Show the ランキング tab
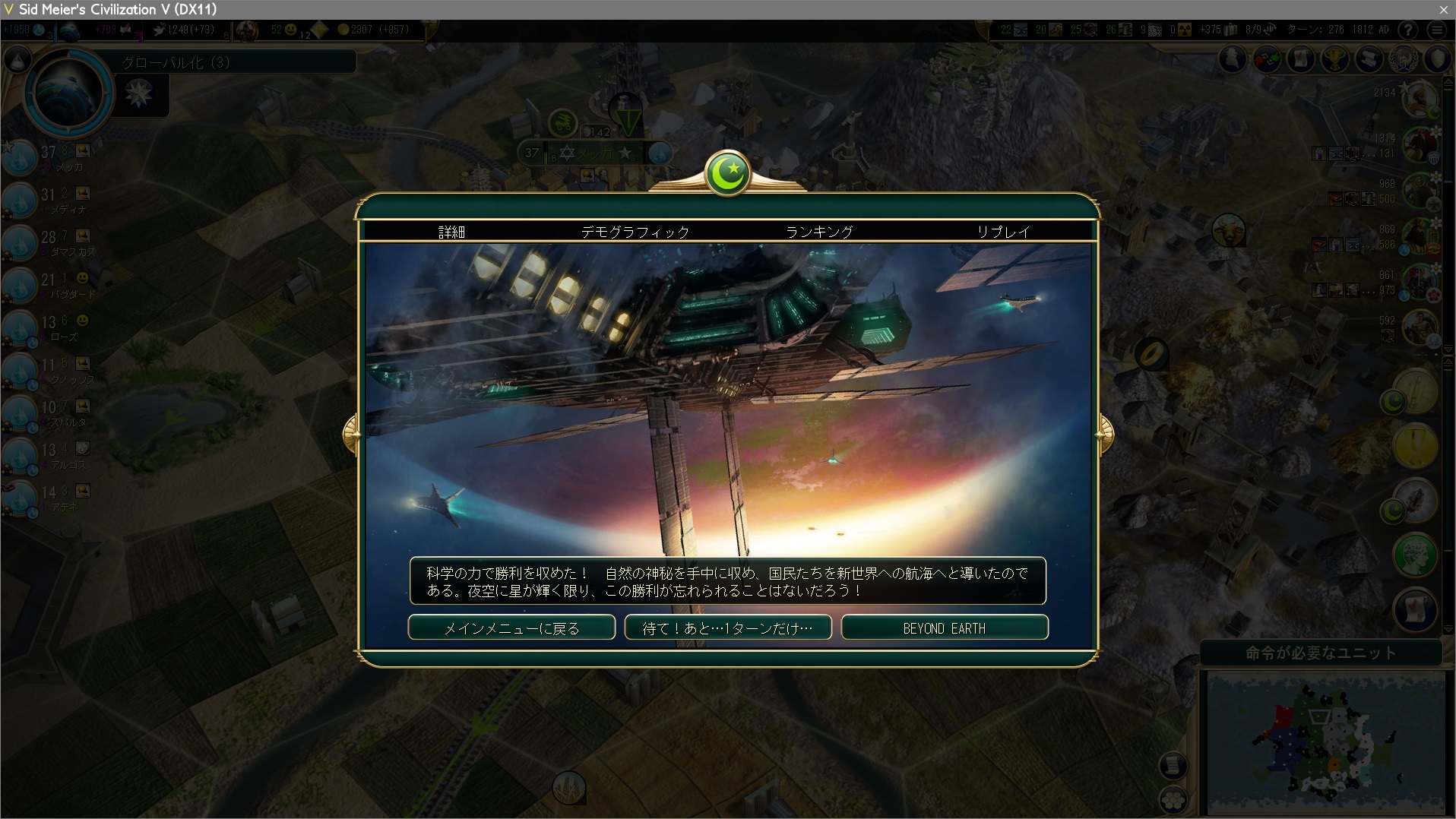This screenshot has height=819, width=1456. pyautogui.click(x=819, y=232)
